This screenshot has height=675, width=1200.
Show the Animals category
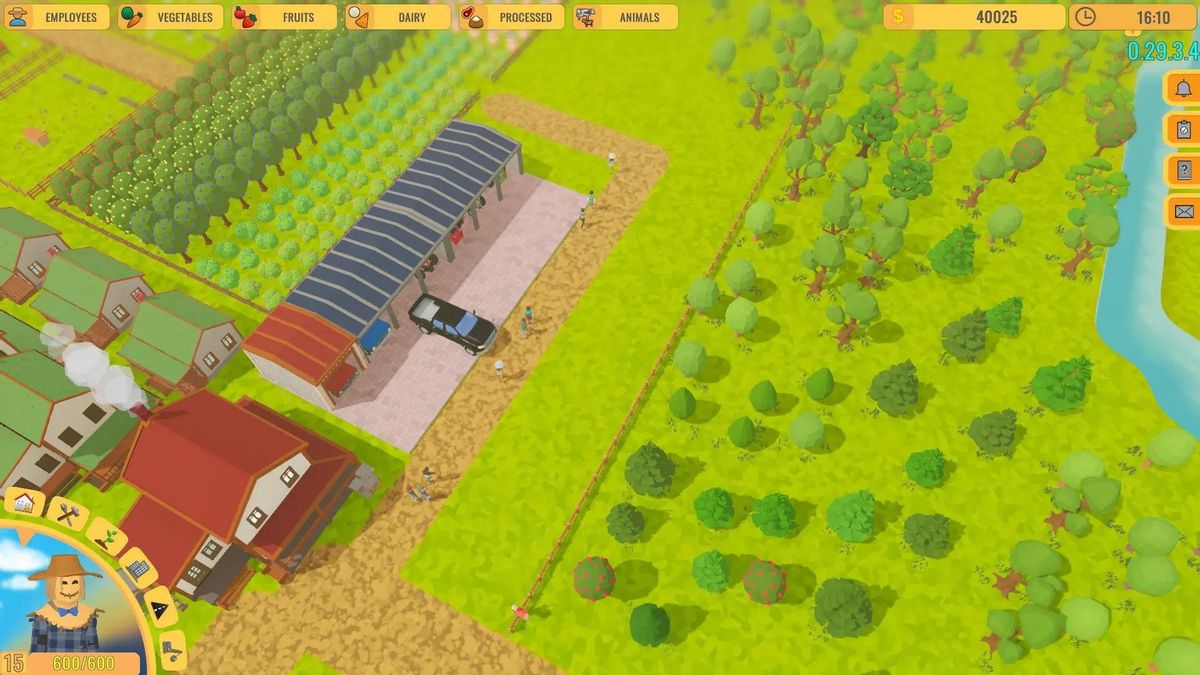(625, 17)
